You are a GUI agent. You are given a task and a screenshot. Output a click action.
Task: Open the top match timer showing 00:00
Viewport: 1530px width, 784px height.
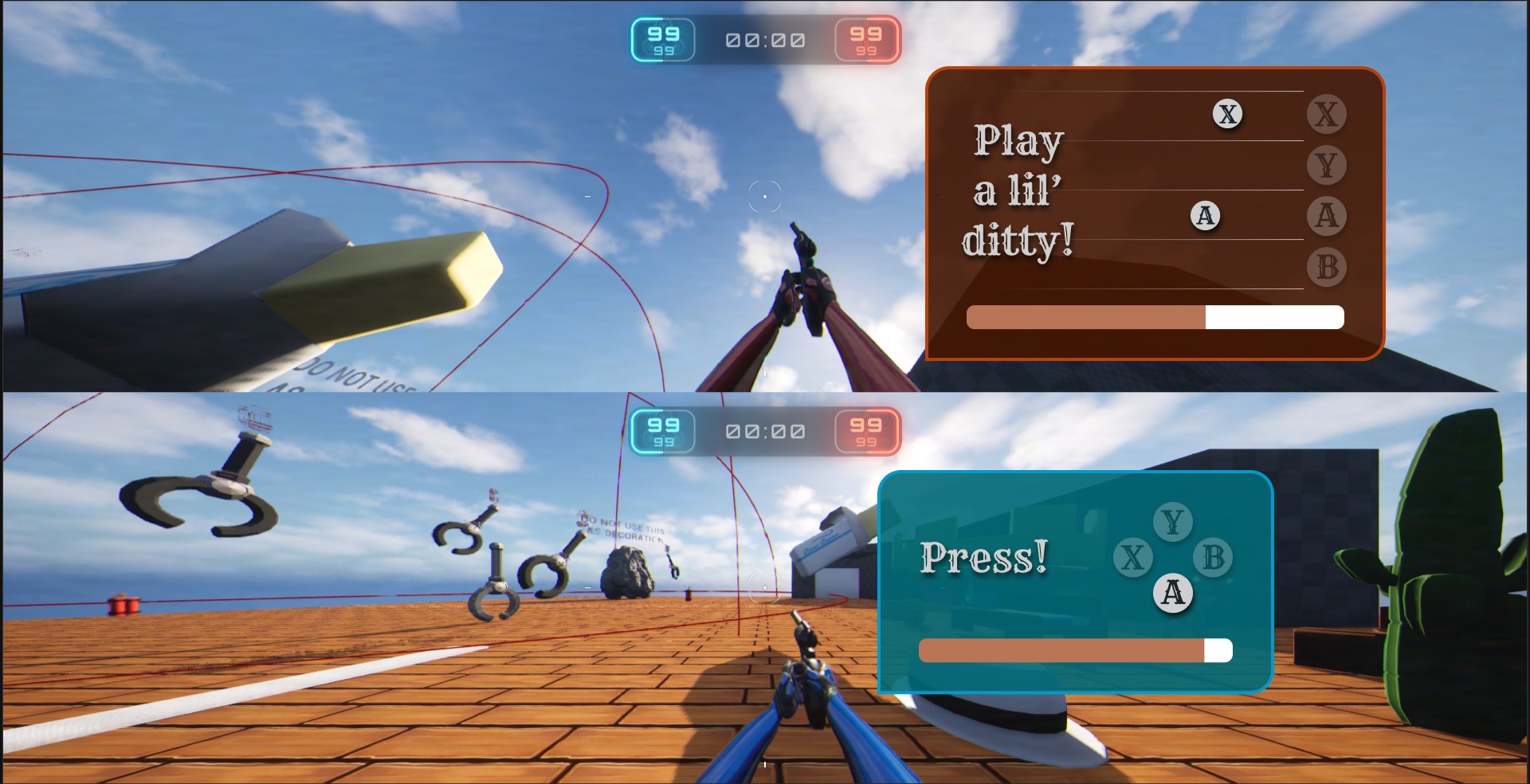point(763,39)
